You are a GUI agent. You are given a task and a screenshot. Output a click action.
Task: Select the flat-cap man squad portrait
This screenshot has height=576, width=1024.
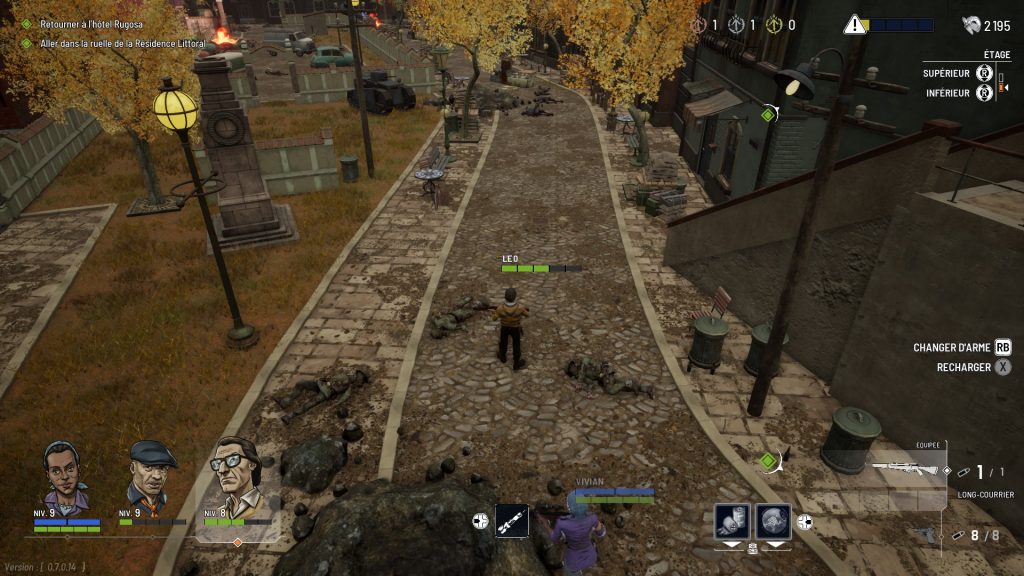(x=152, y=475)
